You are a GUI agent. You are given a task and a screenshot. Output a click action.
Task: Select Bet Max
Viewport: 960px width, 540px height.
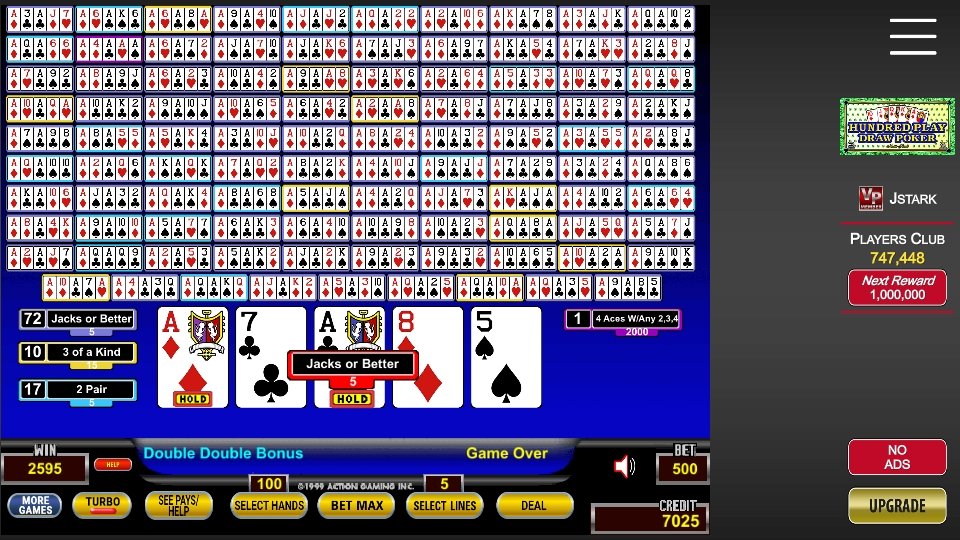(x=357, y=506)
